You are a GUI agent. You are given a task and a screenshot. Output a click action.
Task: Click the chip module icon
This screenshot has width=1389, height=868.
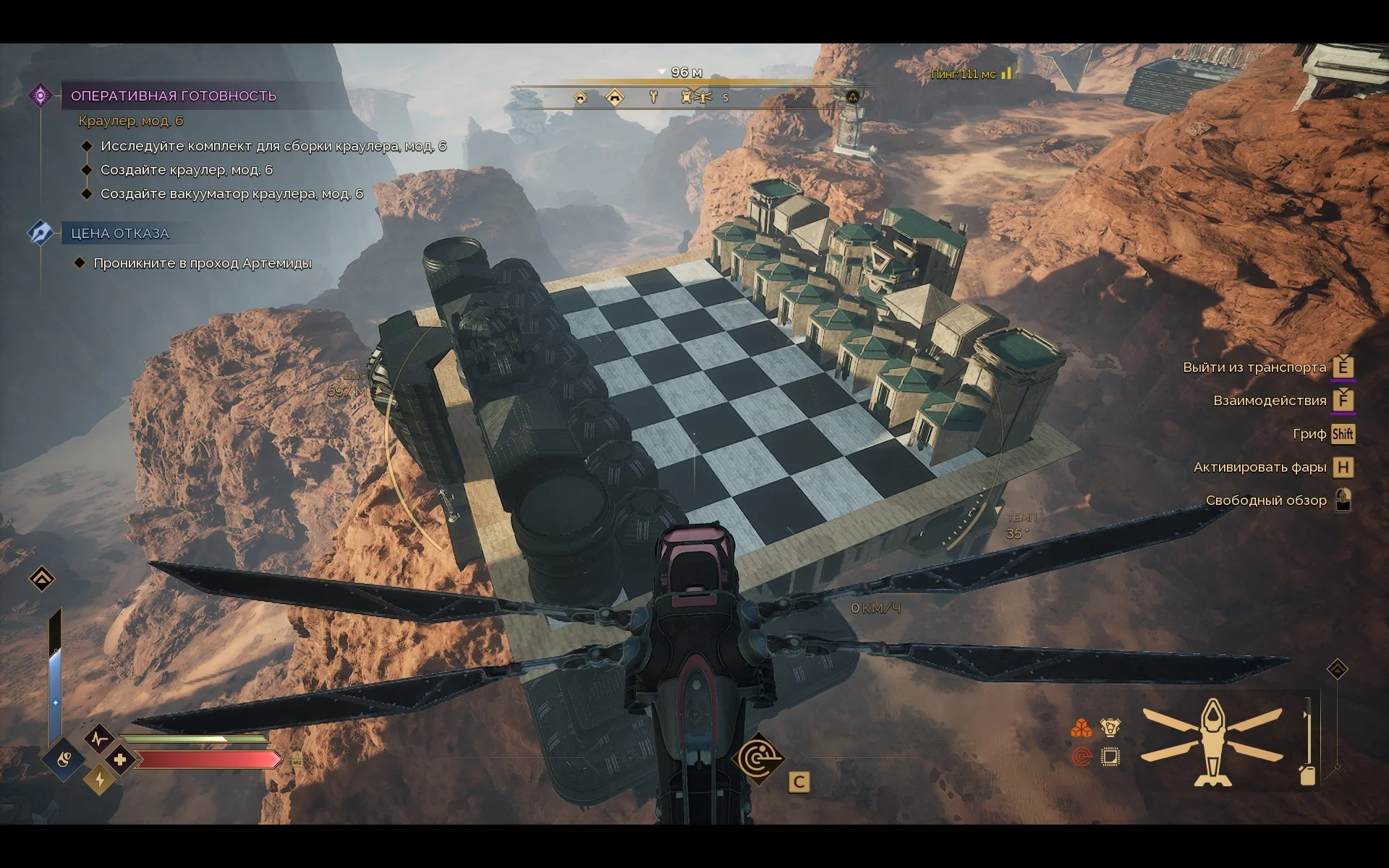coord(1110,757)
